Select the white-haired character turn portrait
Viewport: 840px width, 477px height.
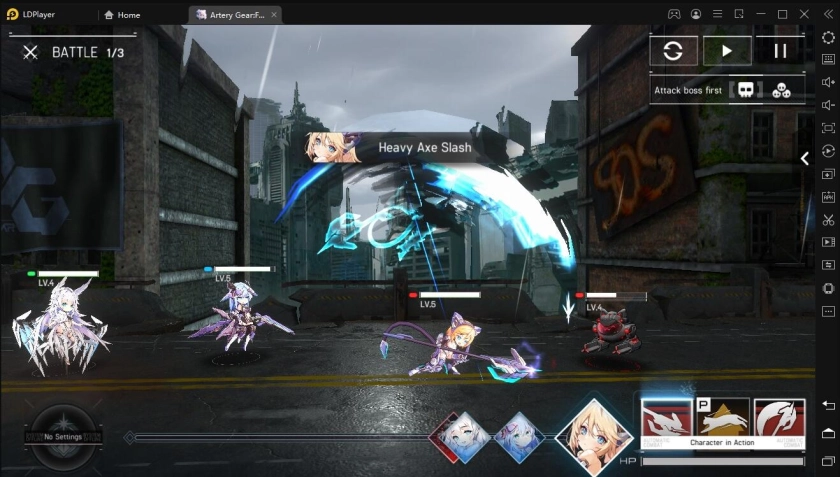(466, 436)
